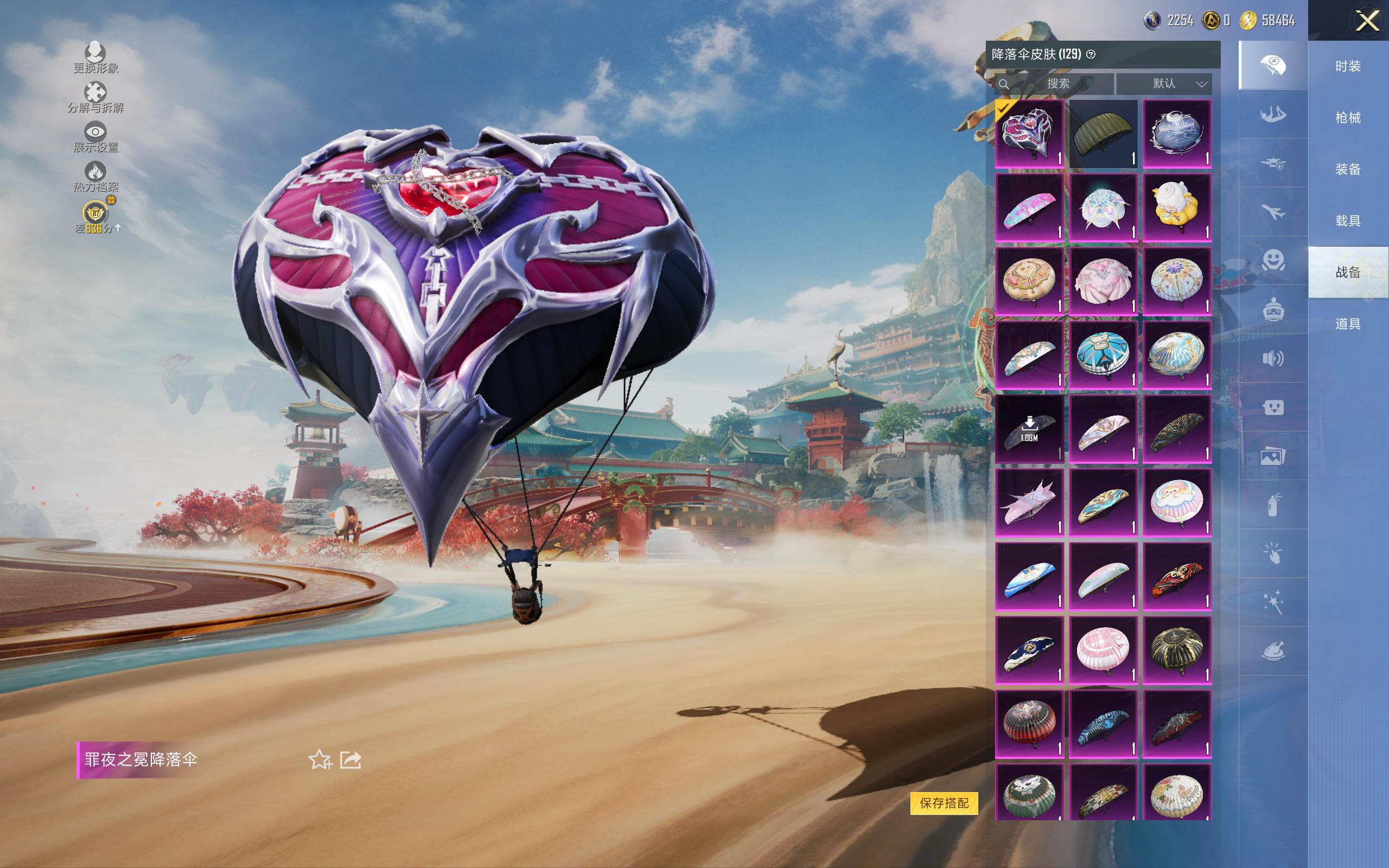Select the default olive green parachute
This screenshot has width=1389, height=868.
1103,134
